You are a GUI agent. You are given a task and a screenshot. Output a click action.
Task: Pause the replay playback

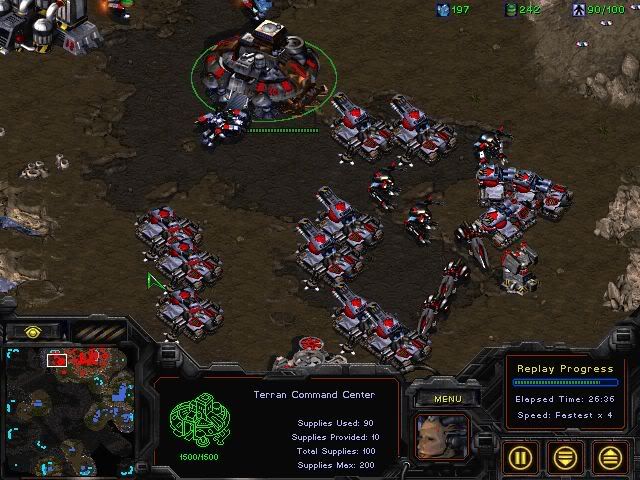pyautogui.click(x=523, y=457)
